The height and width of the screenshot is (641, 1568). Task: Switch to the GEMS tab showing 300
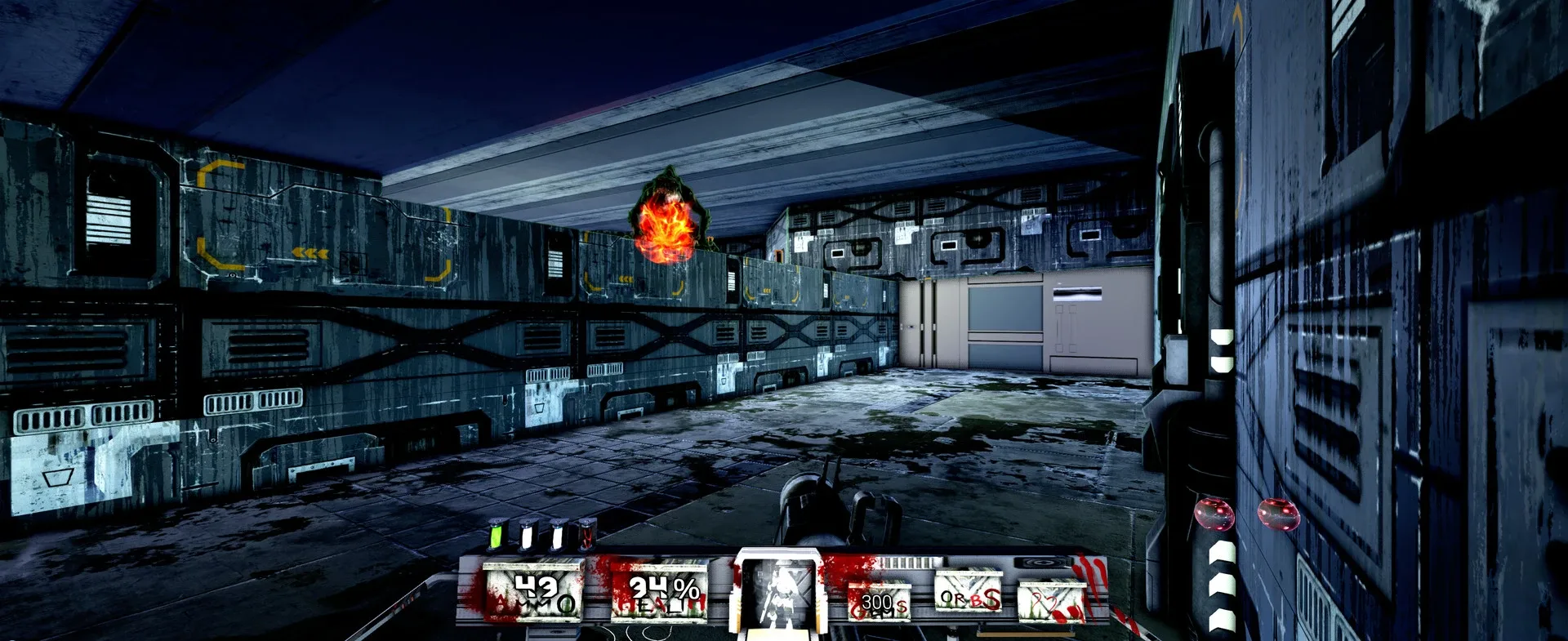880,603
